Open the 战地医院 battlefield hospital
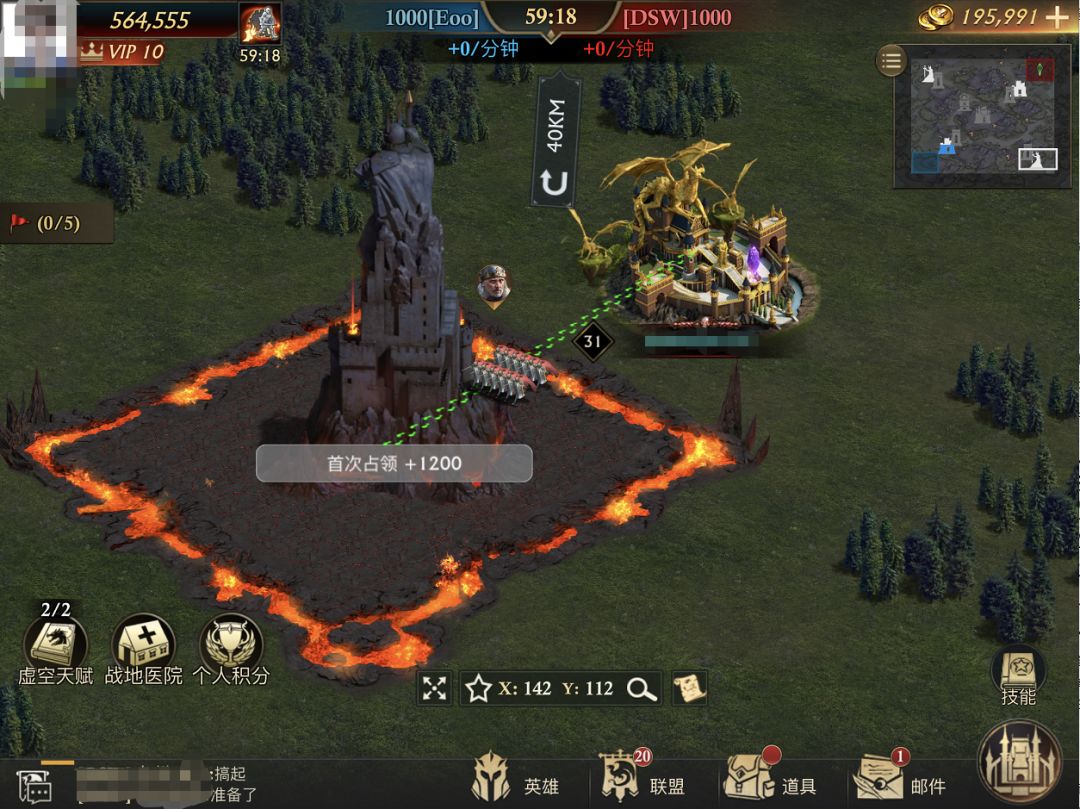The height and width of the screenshot is (809, 1080). click(x=143, y=643)
